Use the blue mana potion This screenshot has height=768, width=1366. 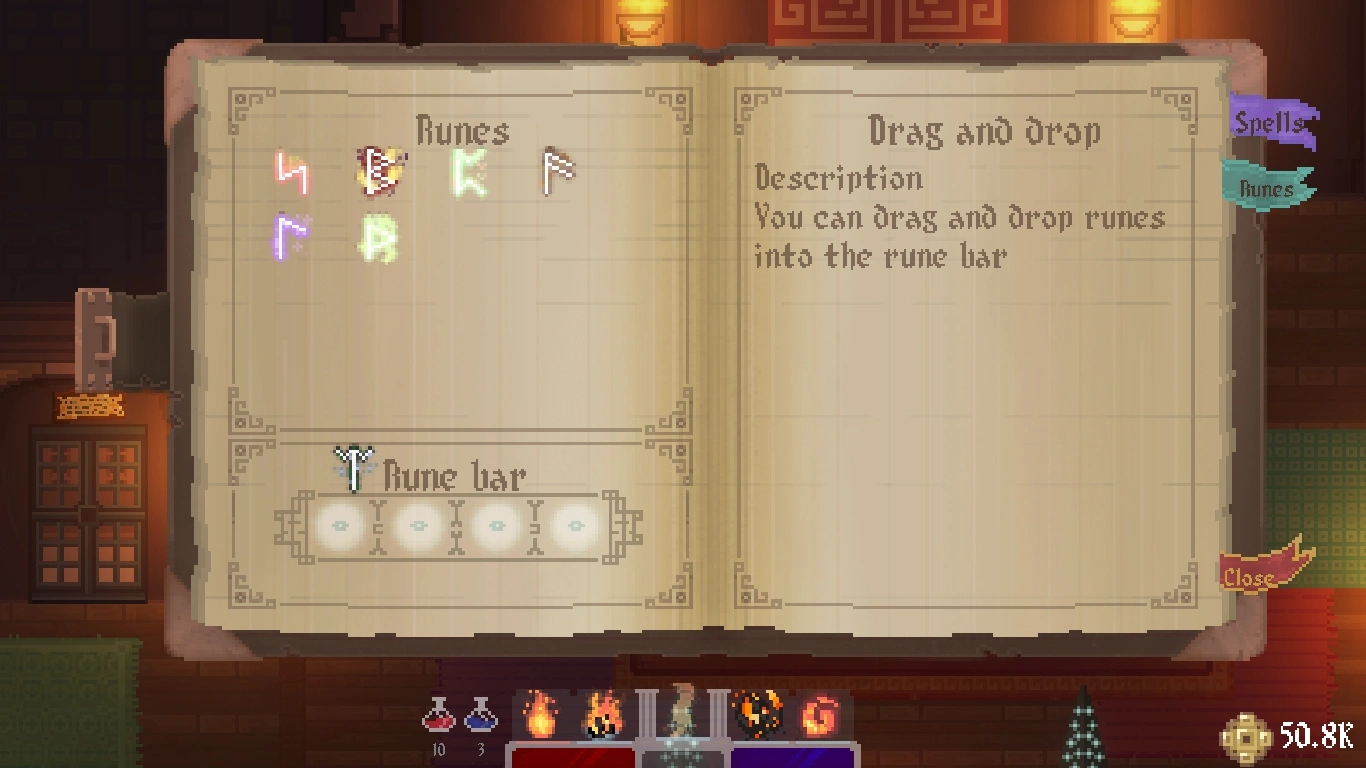[x=481, y=715]
